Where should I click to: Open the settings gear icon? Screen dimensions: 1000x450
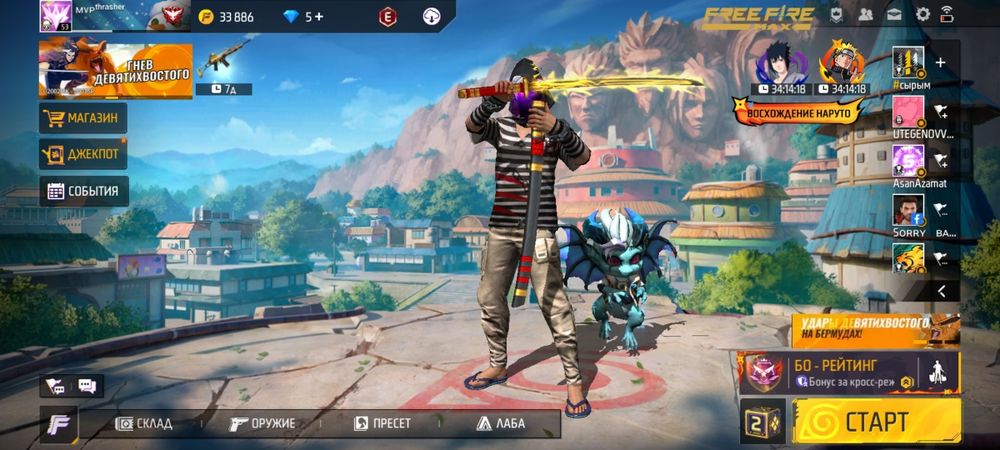(923, 14)
